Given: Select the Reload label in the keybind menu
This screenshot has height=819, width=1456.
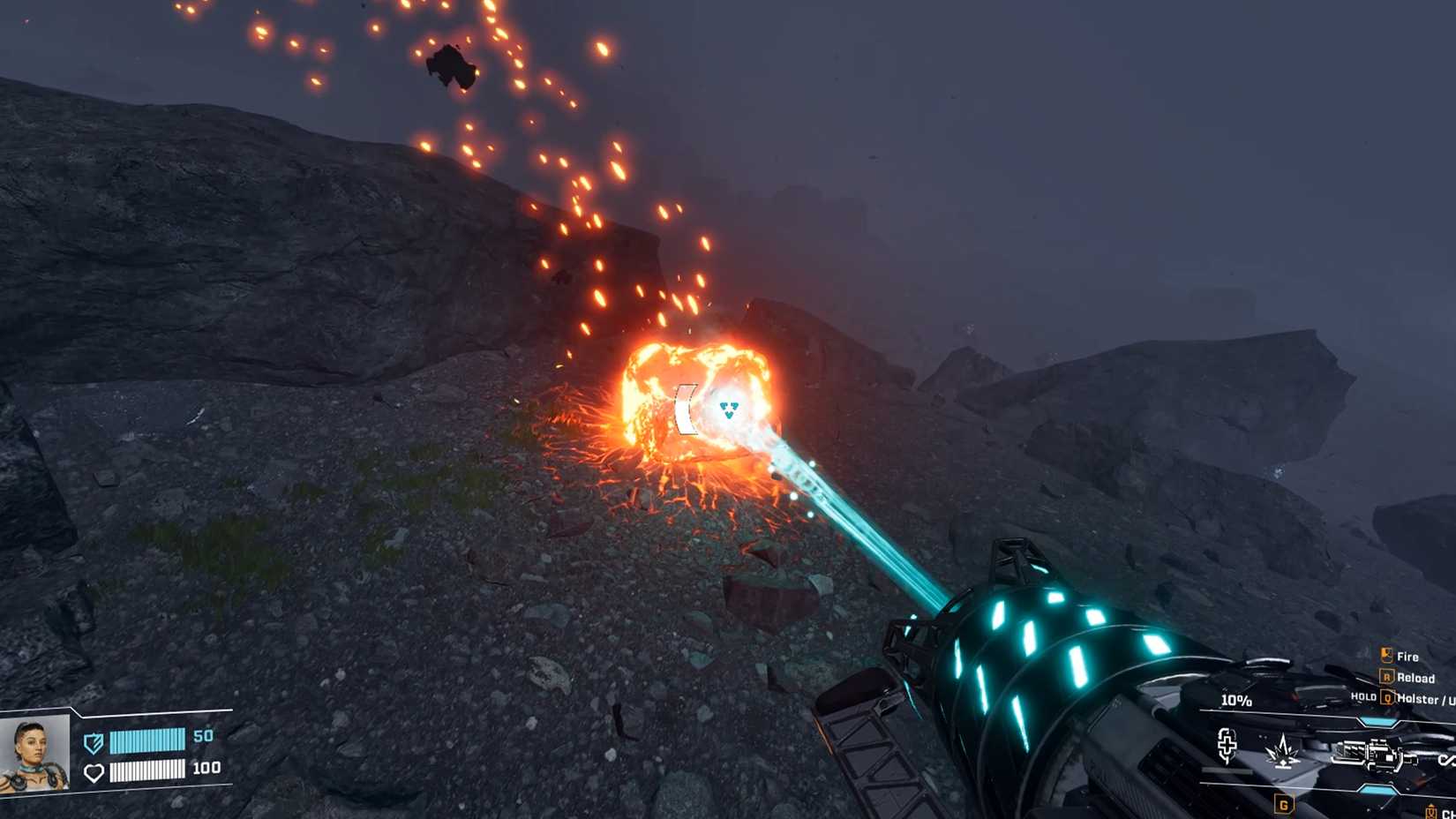Looking at the screenshot, I should coord(1417,678).
